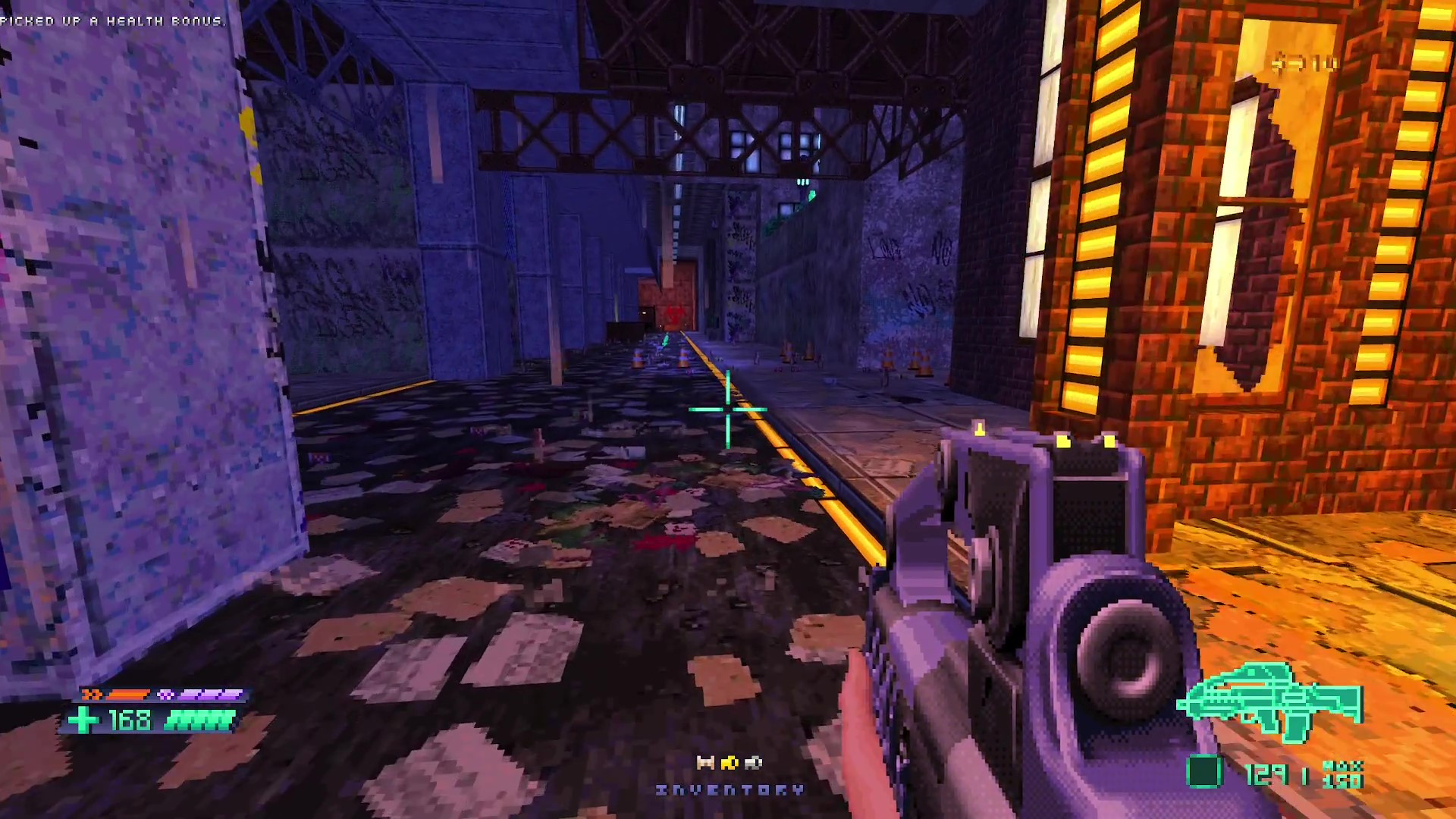Choose the white keycard in inventory
Image resolution: width=1456 pixels, height=819 pixels.
point(753,763)
